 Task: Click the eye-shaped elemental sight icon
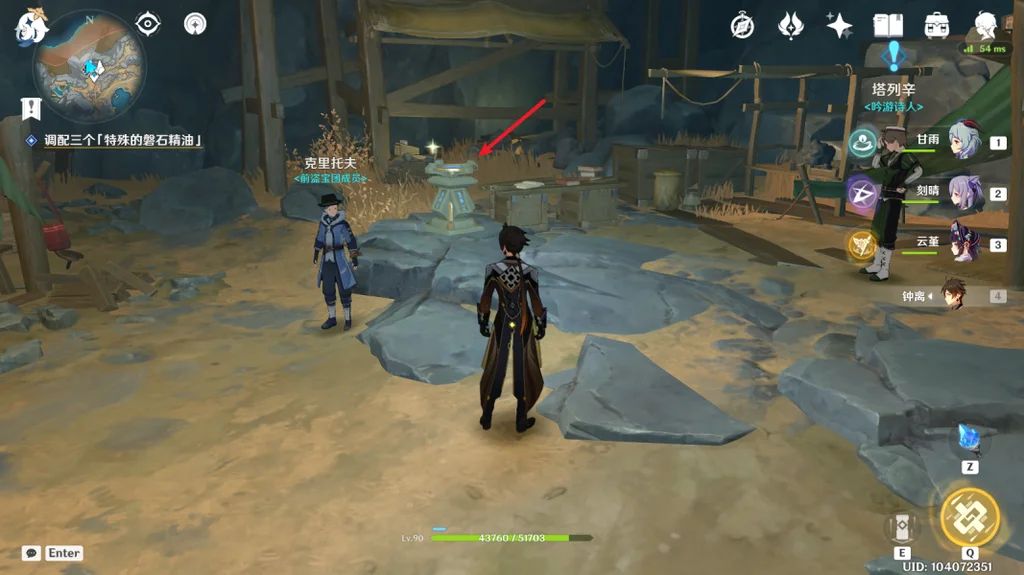tap(148, 23)
